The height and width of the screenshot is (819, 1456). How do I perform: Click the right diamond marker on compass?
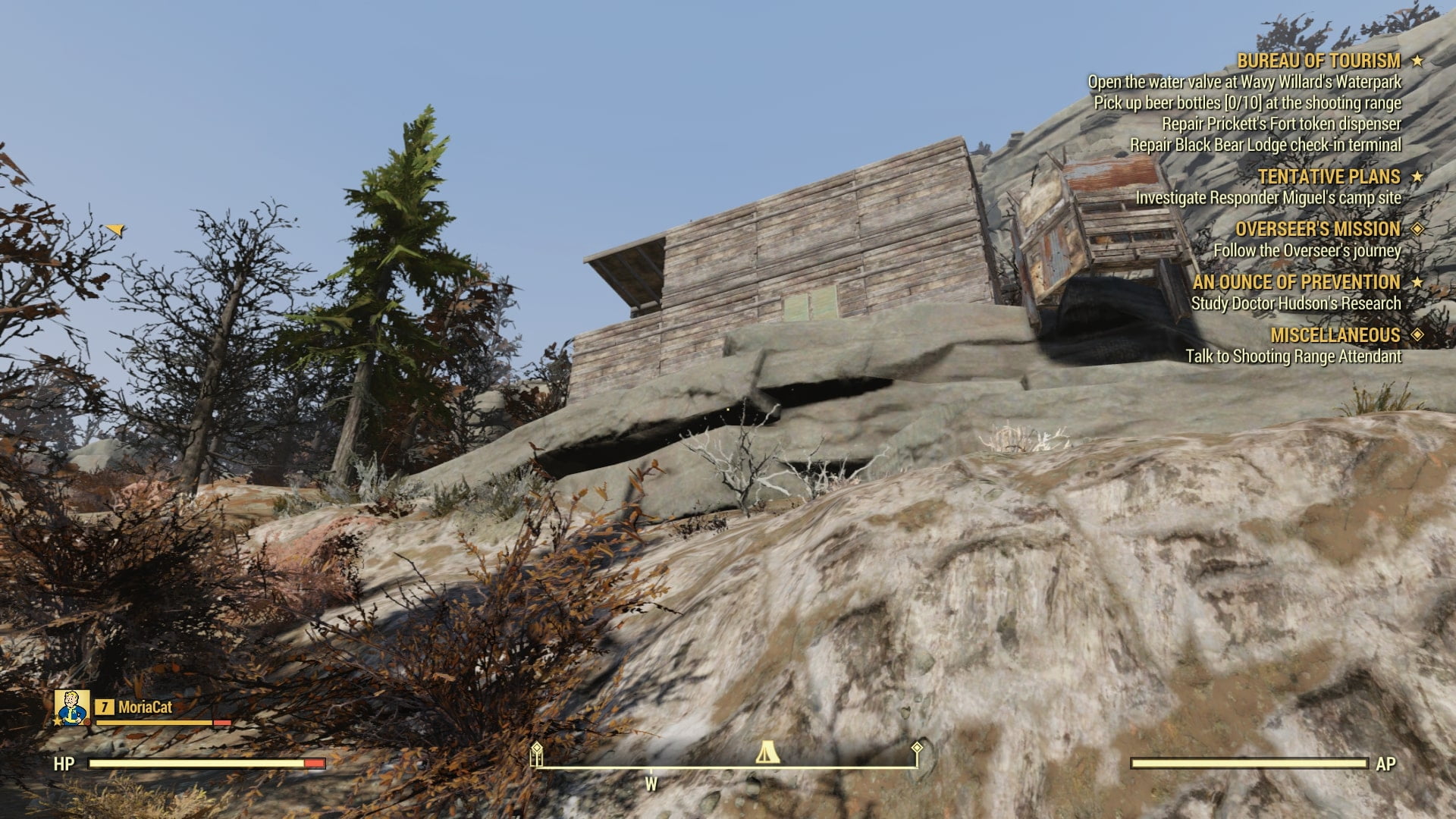917,749
